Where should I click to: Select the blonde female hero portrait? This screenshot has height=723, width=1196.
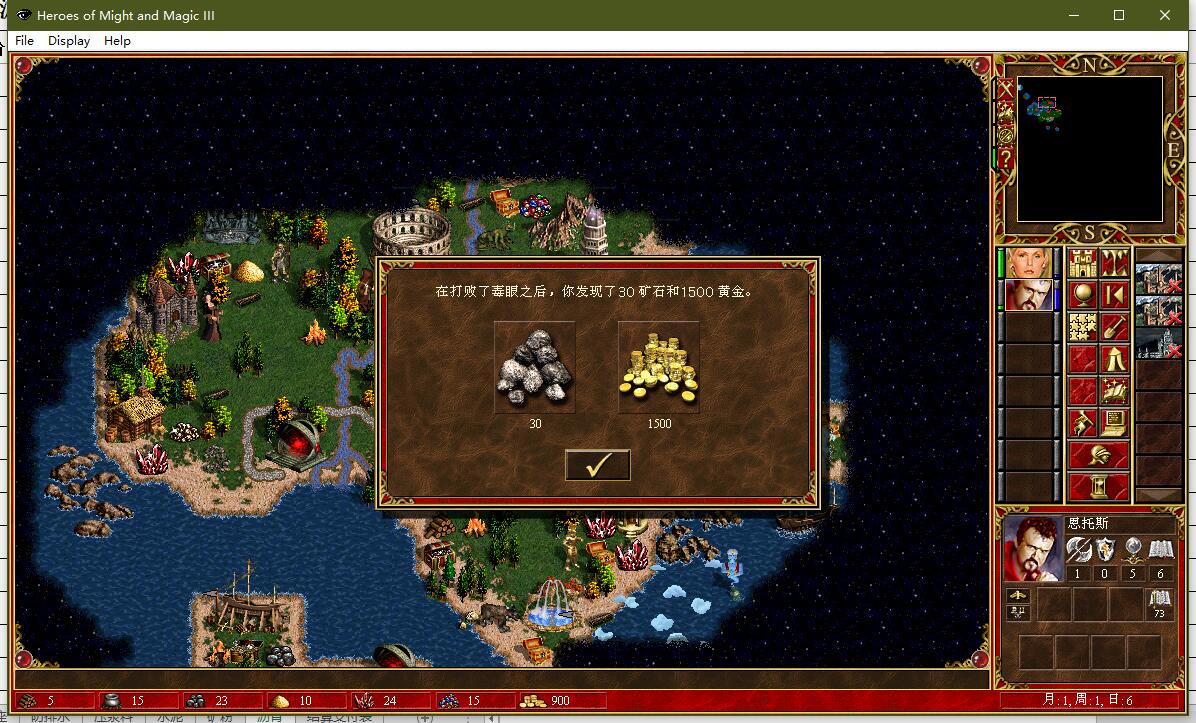pos(1028,263)
